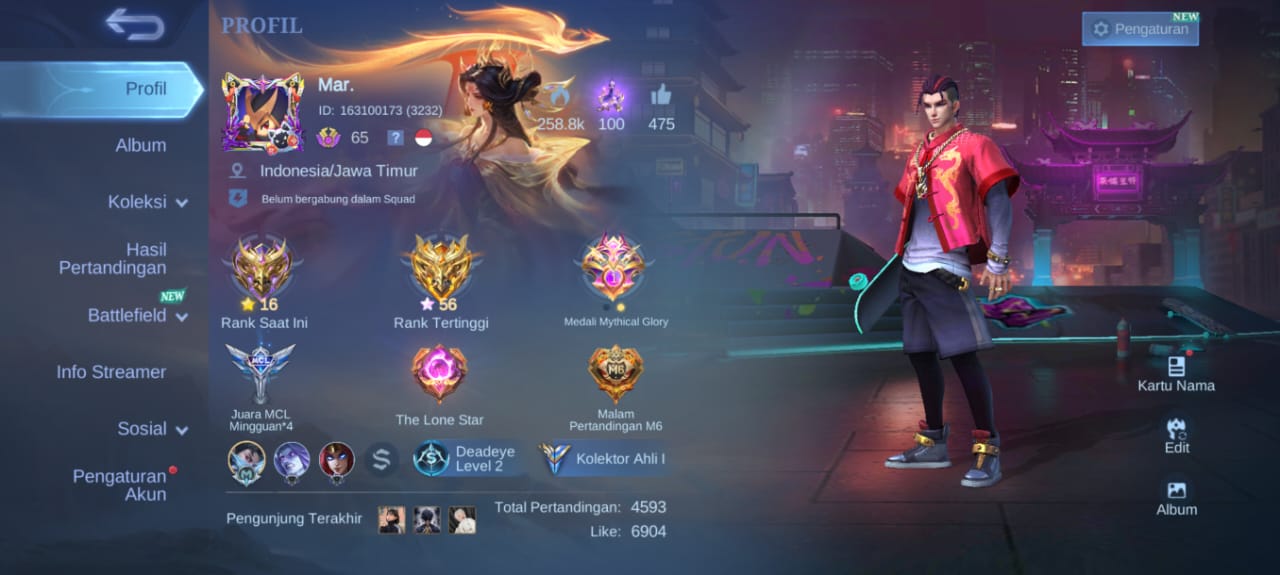Select the player avatar portrait
This screenshot has width=1280, height=575.
tap(262, 112)
